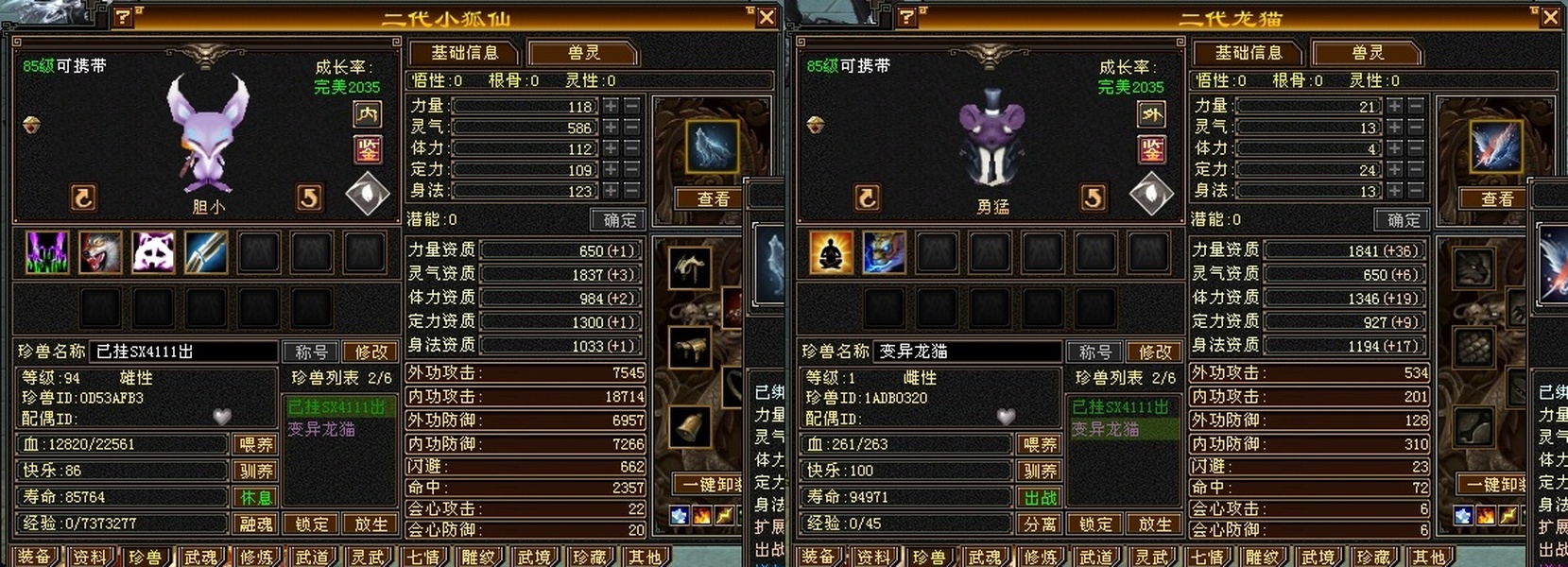Screen dimensions: 1568x567
Task: Modify the 变异龙猫 pet name with 修改
Action: click(x=1154, y=352)
